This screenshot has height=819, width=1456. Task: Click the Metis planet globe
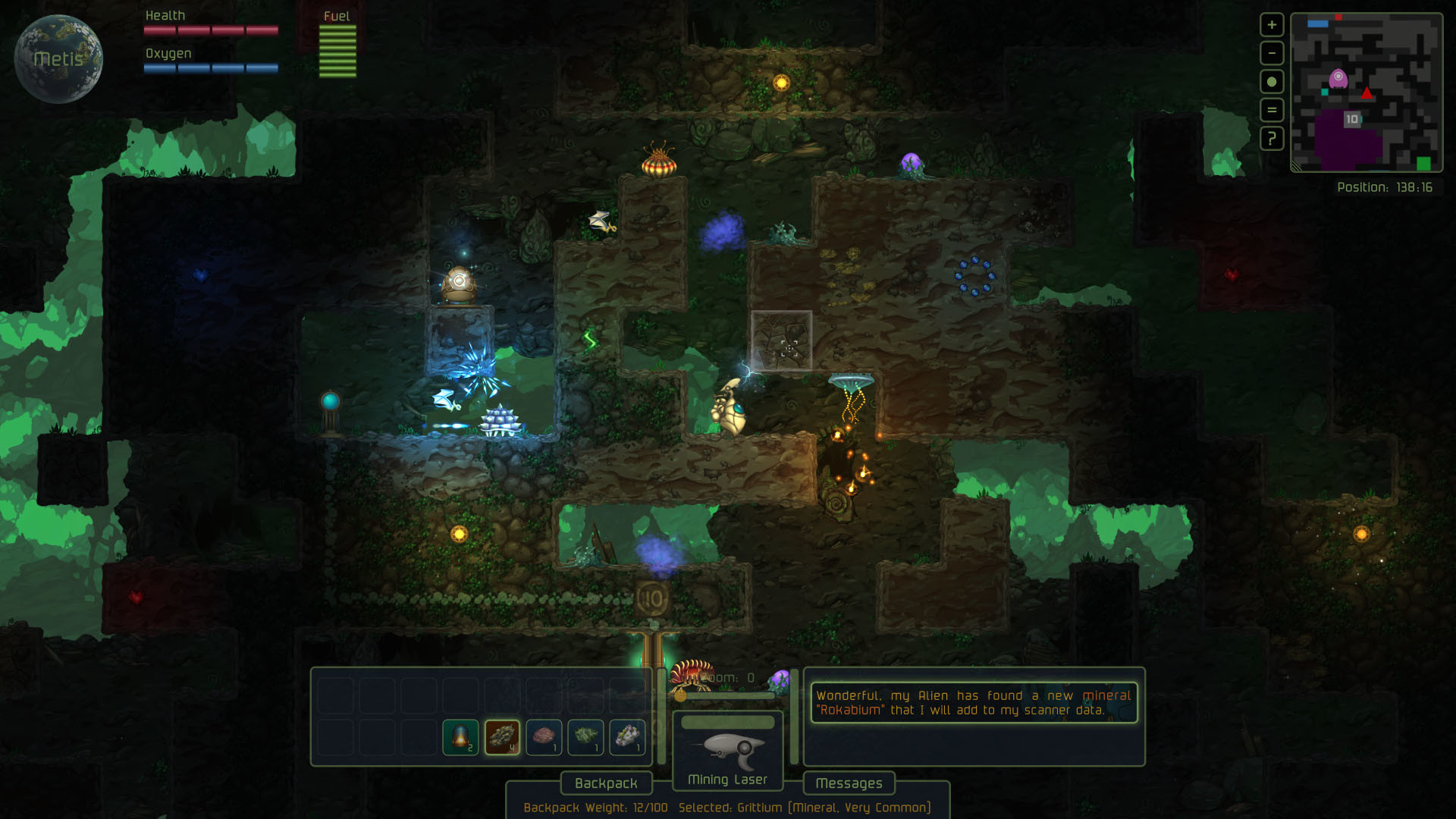58,59
